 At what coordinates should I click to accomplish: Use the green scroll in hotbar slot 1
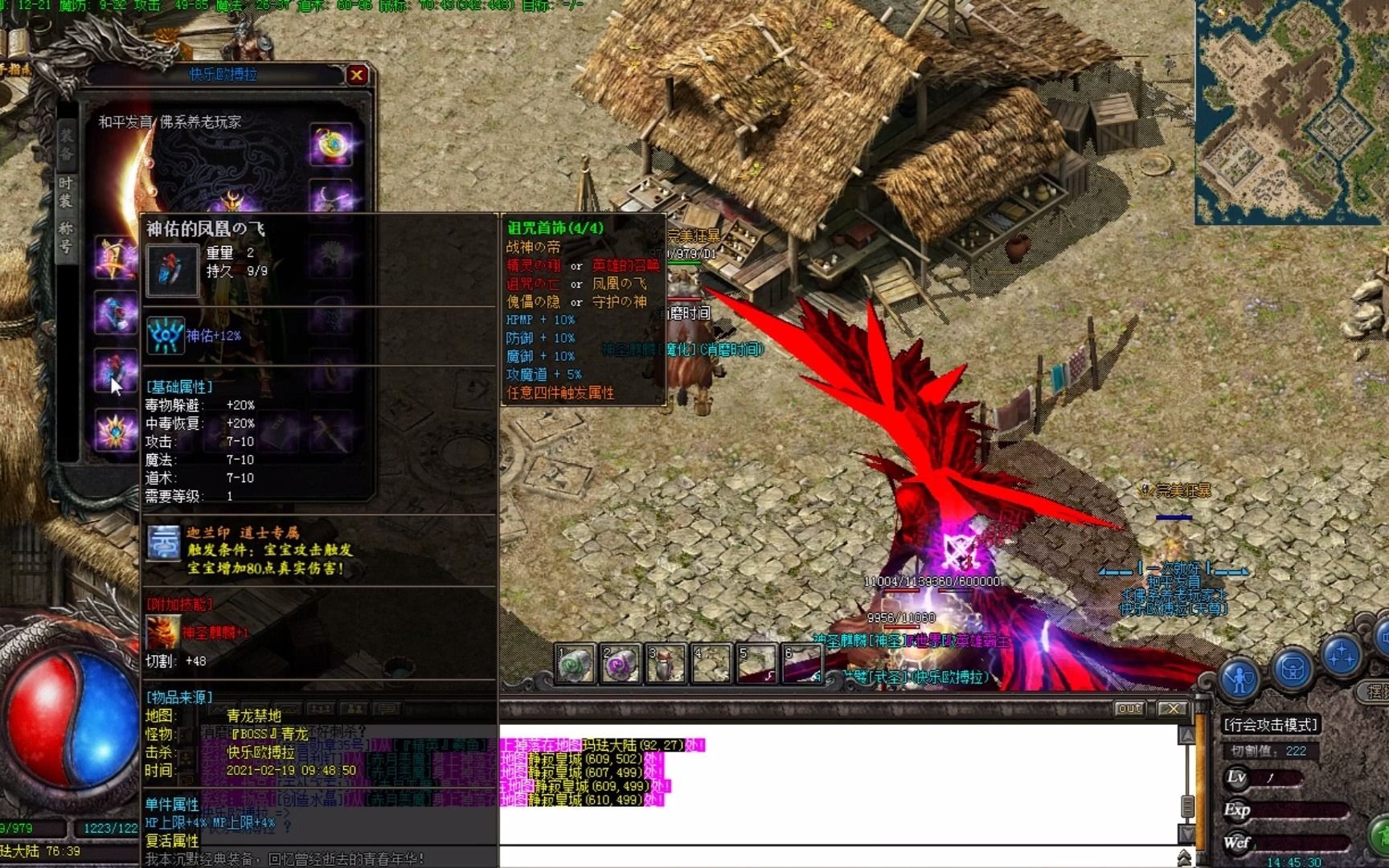pos(576,665)
